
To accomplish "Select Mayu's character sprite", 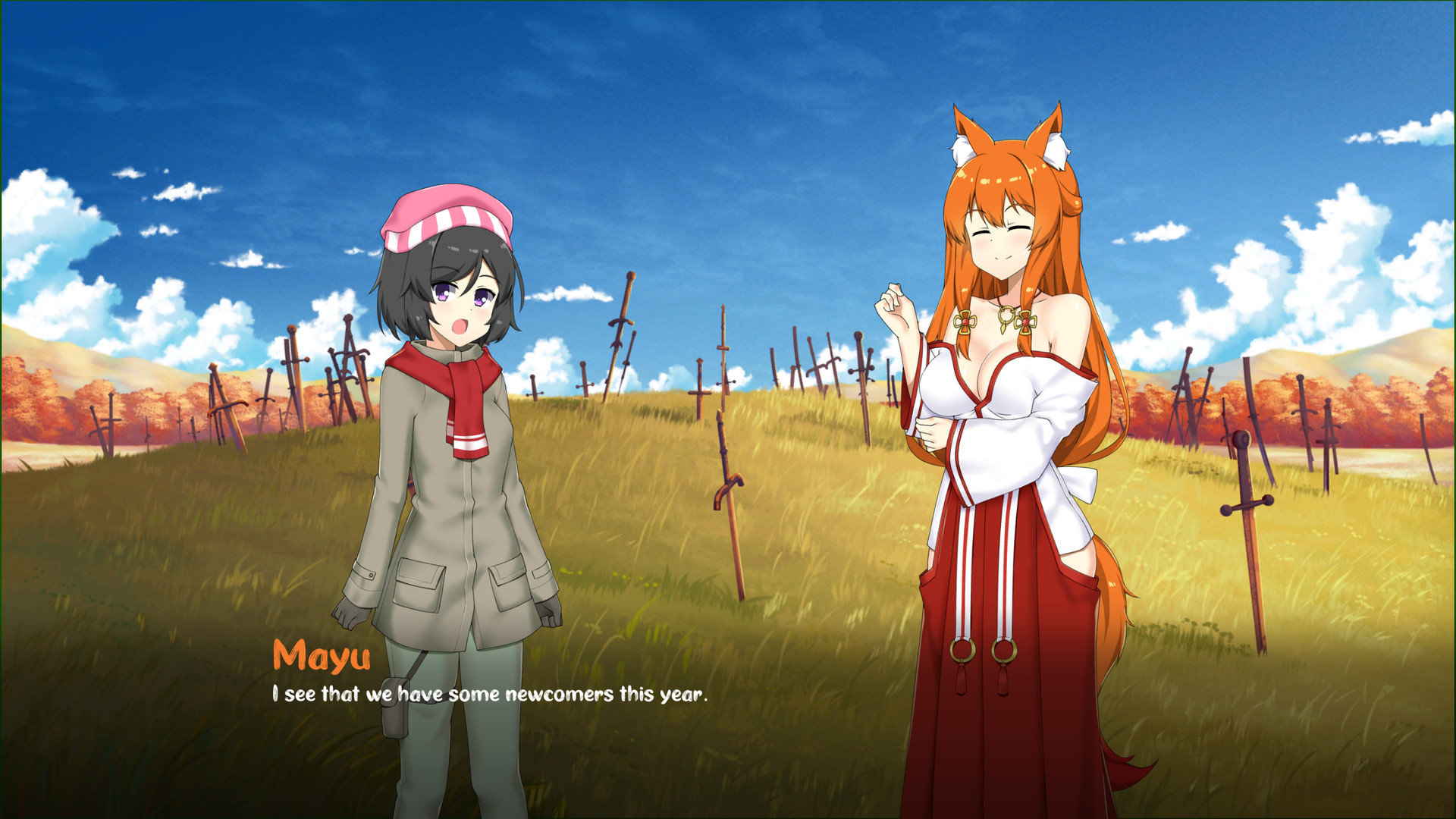I will [x=1001, y=455].
